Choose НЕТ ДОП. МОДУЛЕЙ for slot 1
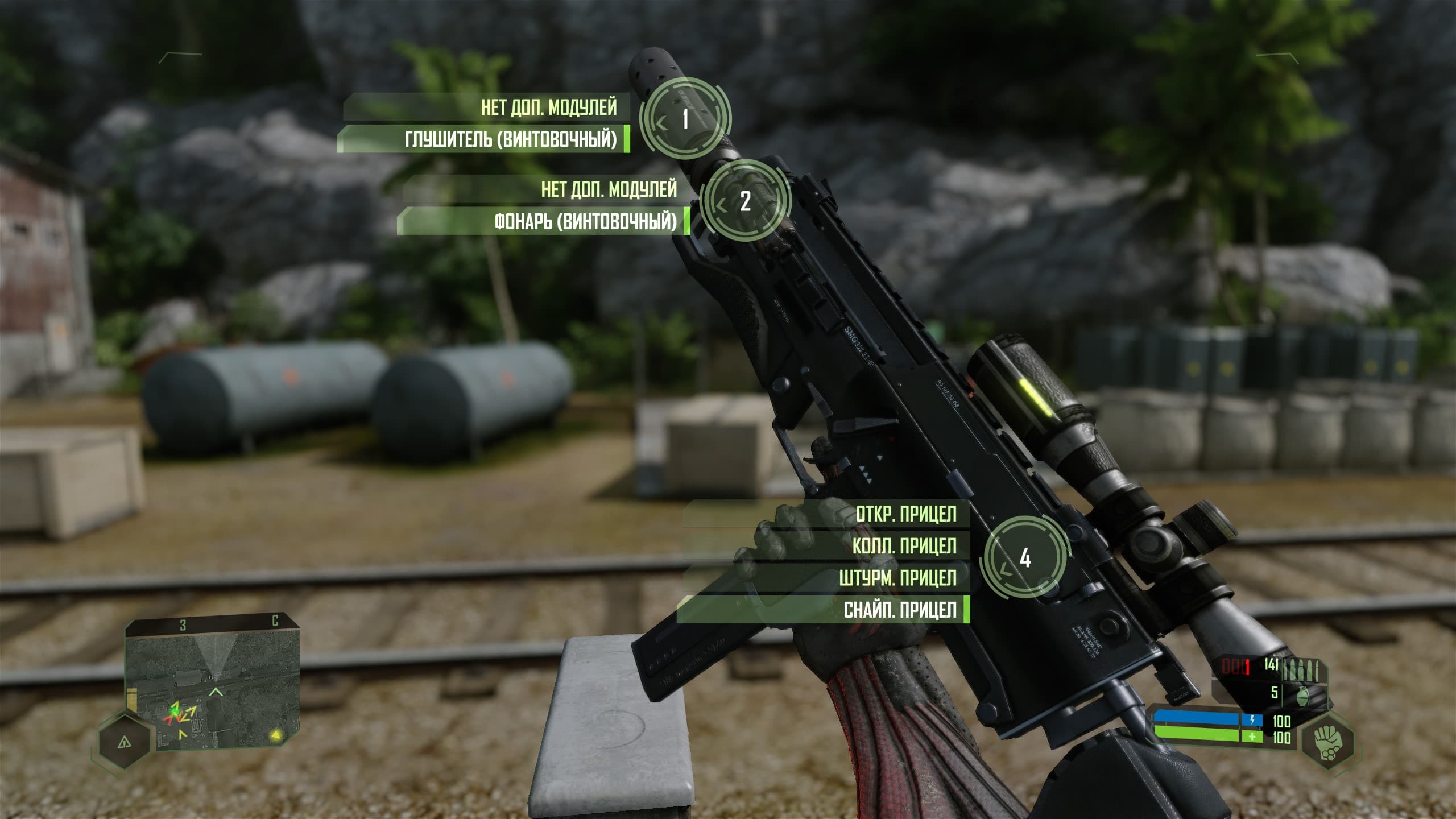The height and width of the screenshot is (819, 1456). click(x=548, y=107)
